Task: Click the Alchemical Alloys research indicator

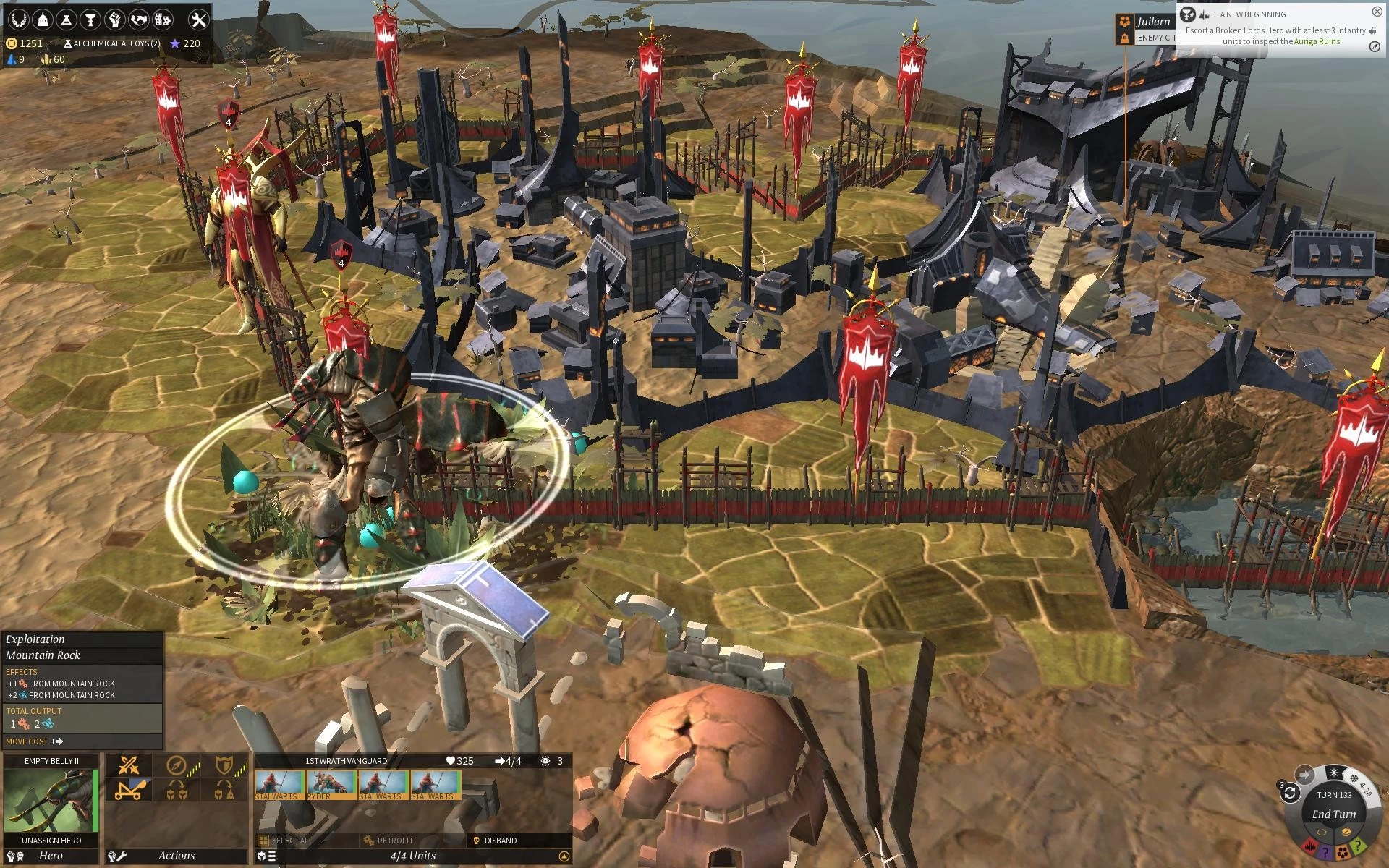Action: tap(112, 43)
